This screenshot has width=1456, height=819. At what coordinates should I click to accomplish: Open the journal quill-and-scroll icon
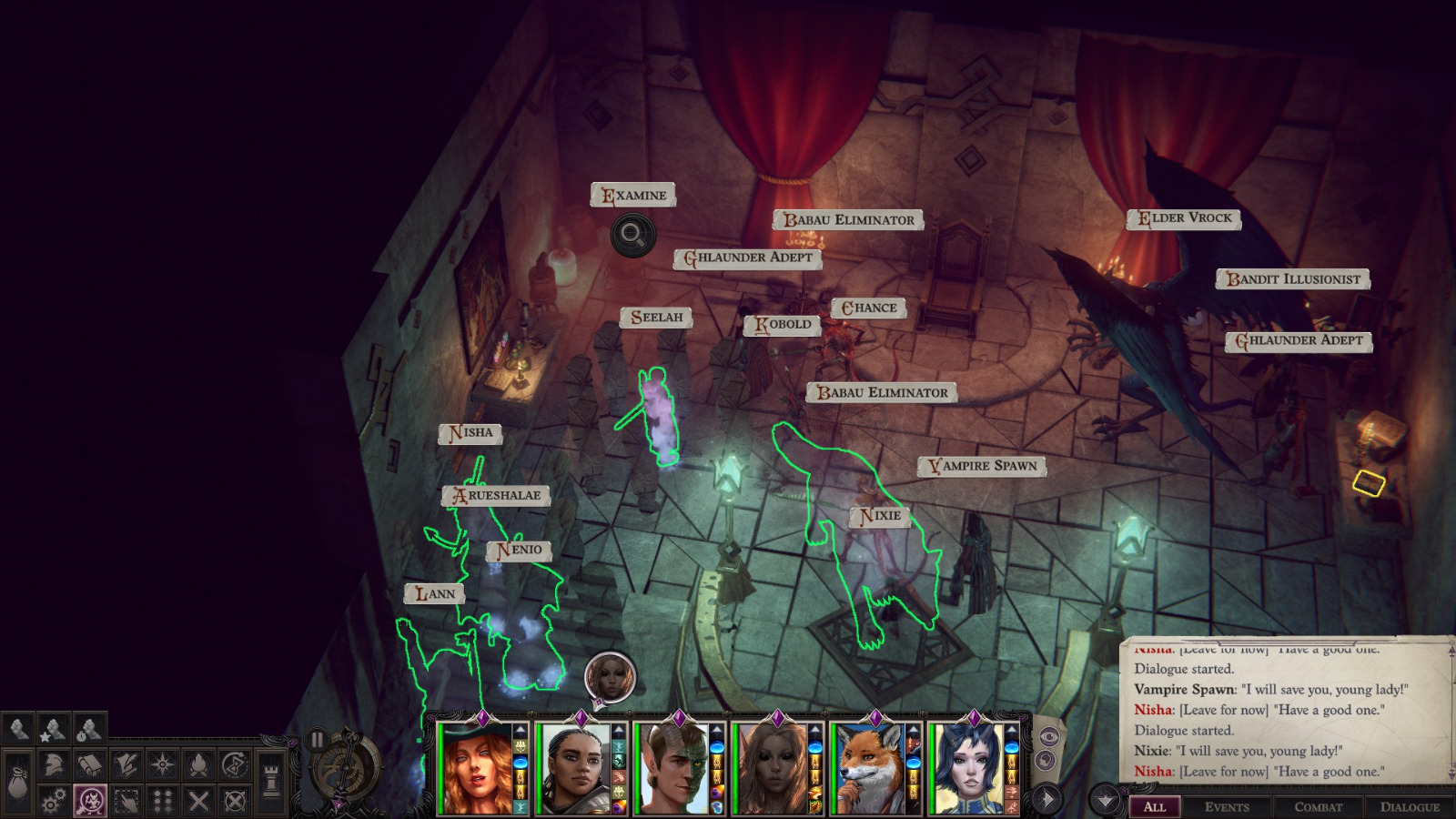pyautogui.click(x=126, y=764)
